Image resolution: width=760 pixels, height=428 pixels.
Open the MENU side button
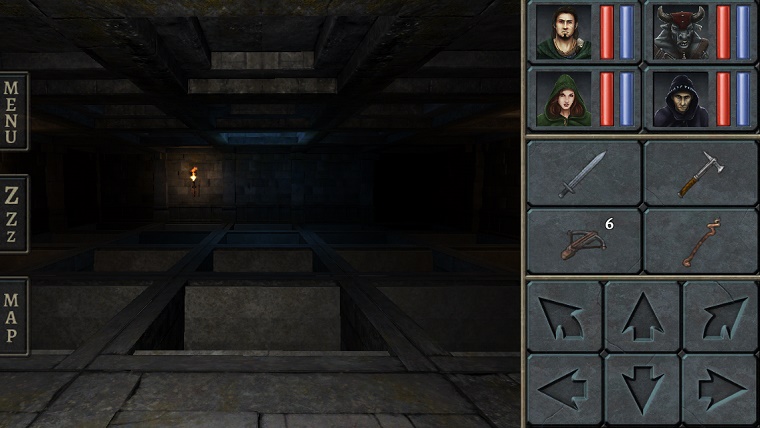pyautogui.click(x=13, y=110)
